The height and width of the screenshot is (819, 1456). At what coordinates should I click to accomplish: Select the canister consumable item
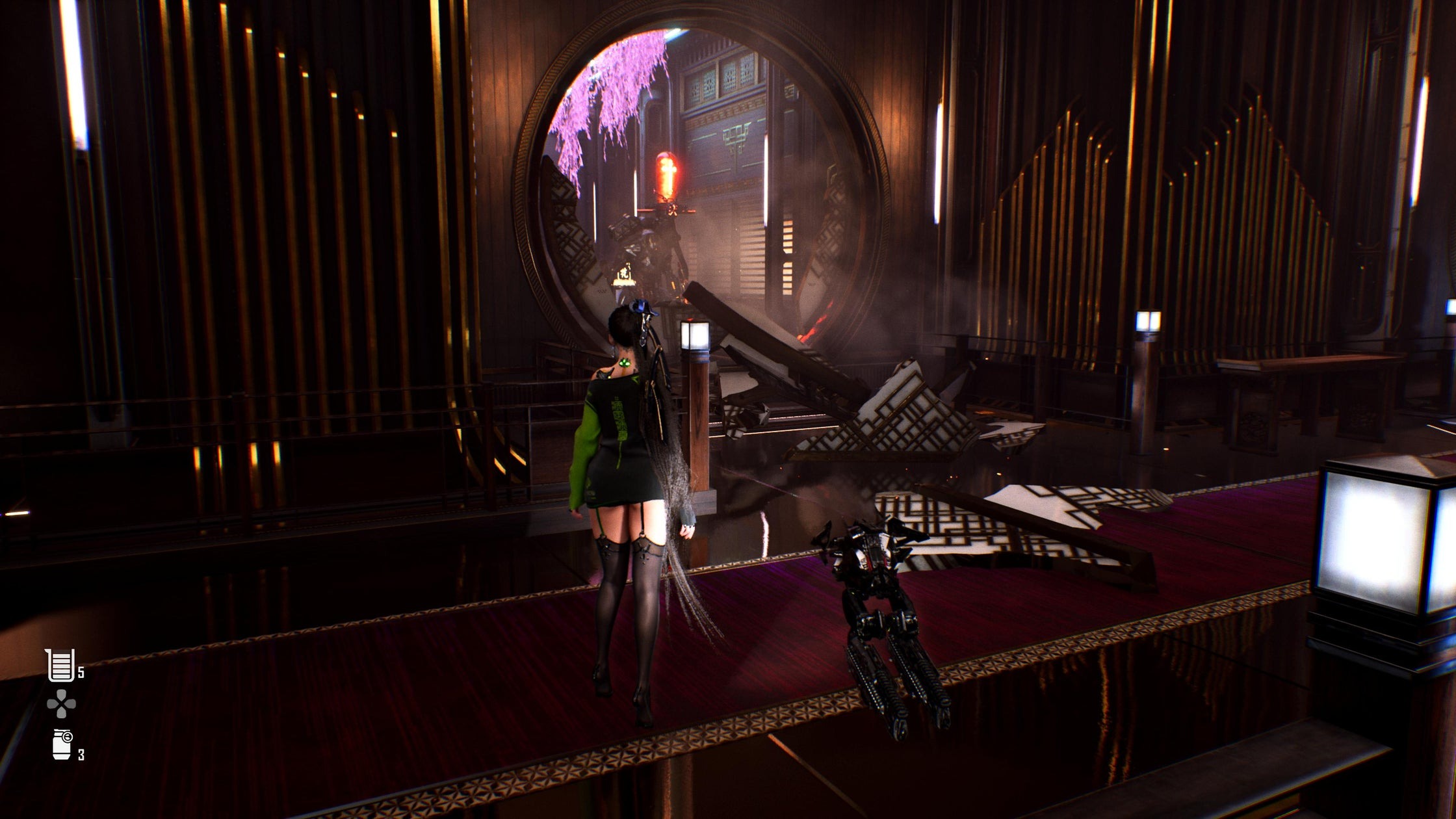click(x=62, y=744)
